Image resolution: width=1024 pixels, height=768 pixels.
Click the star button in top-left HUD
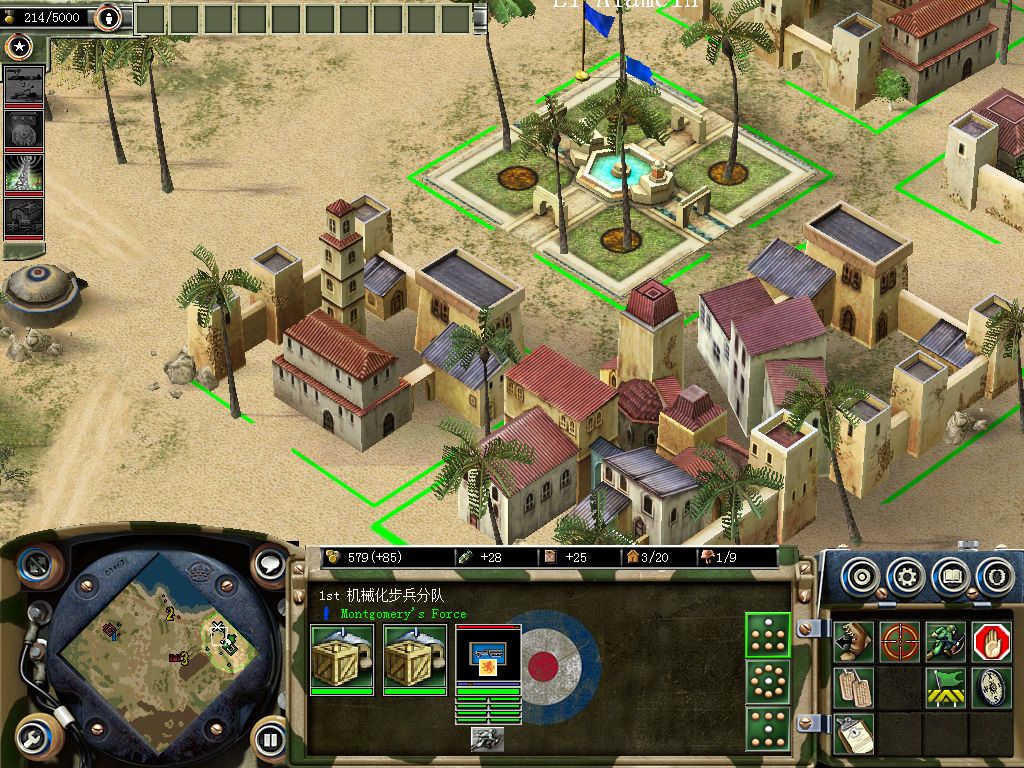(x=18, y=46)
